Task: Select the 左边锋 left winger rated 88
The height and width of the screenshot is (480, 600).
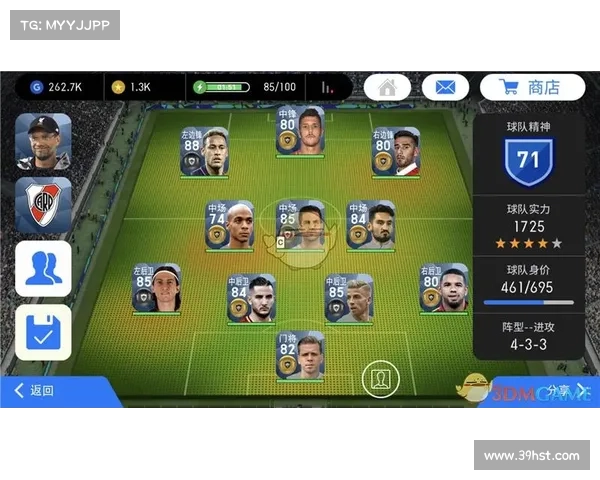Action: click(205, 152)
